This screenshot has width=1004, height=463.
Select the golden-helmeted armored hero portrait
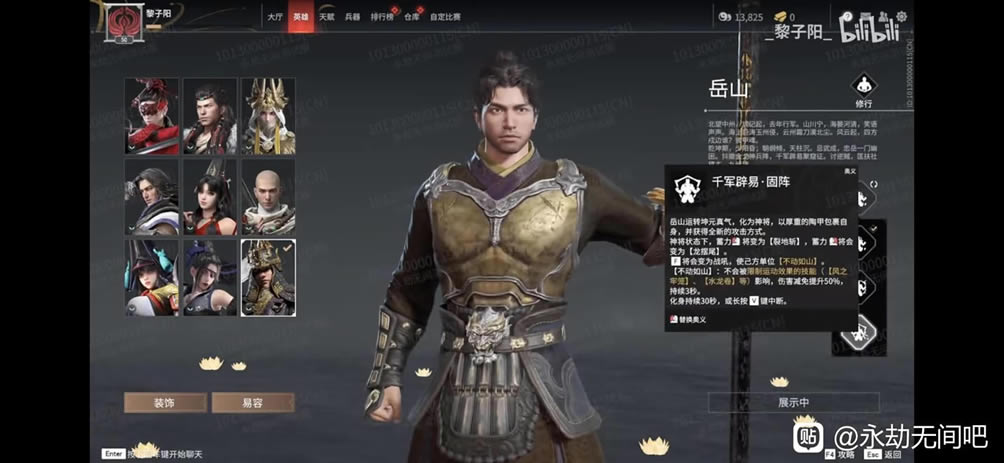click(x=268, y=277)
